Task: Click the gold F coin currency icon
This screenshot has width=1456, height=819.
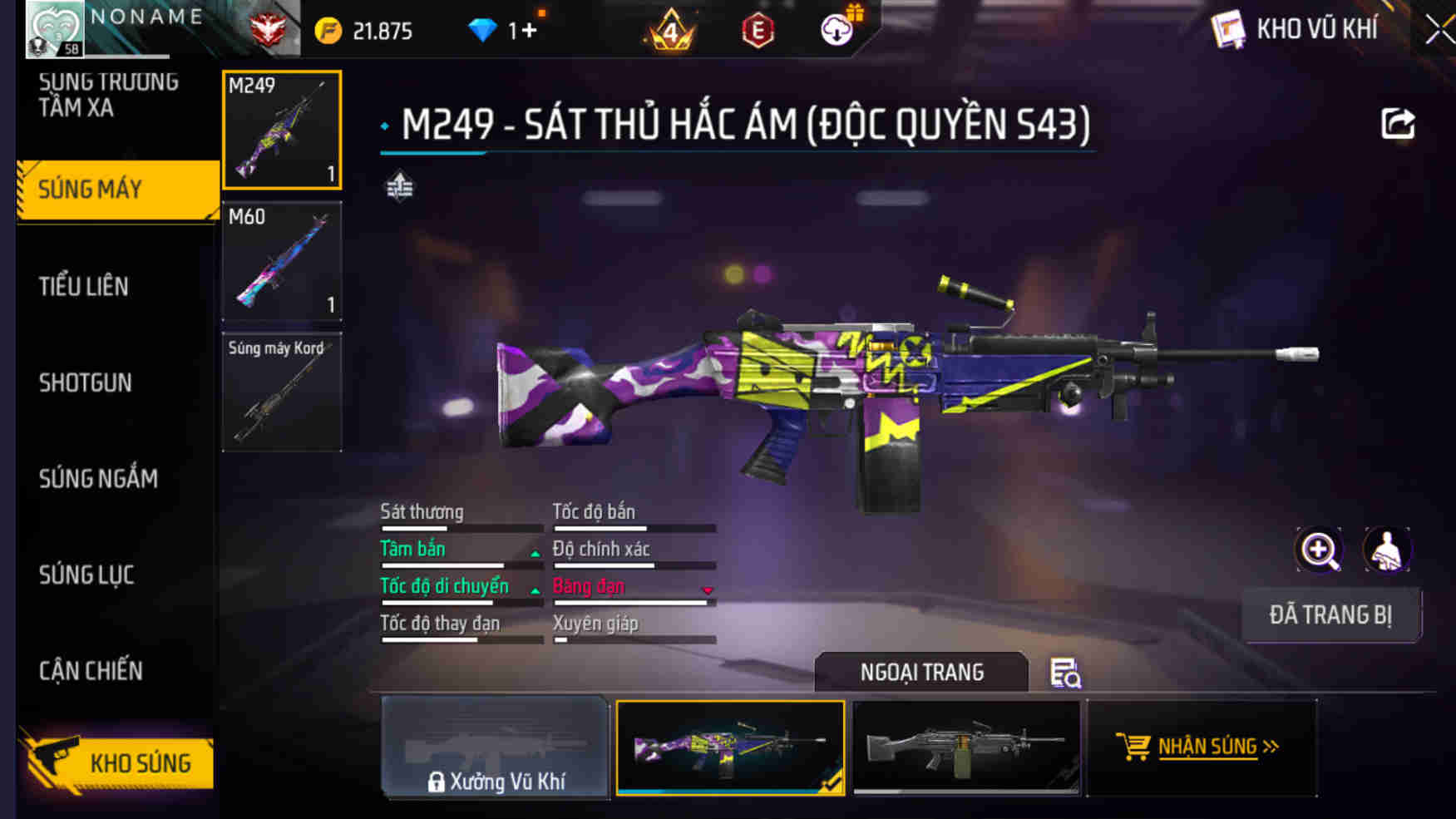Action: 330,27
